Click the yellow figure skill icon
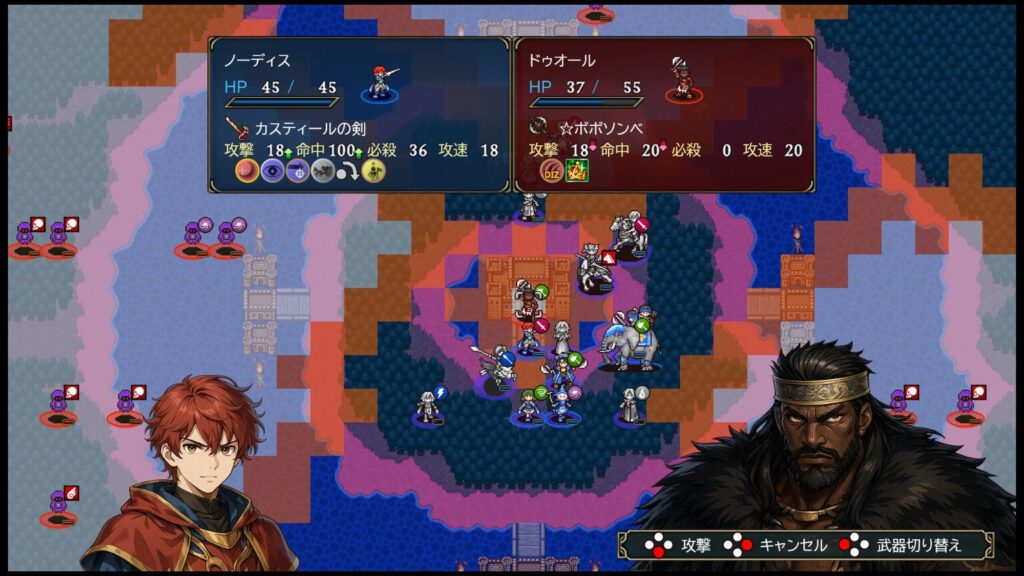Viewport: 1024px width, 576px height. pos(373,172)
